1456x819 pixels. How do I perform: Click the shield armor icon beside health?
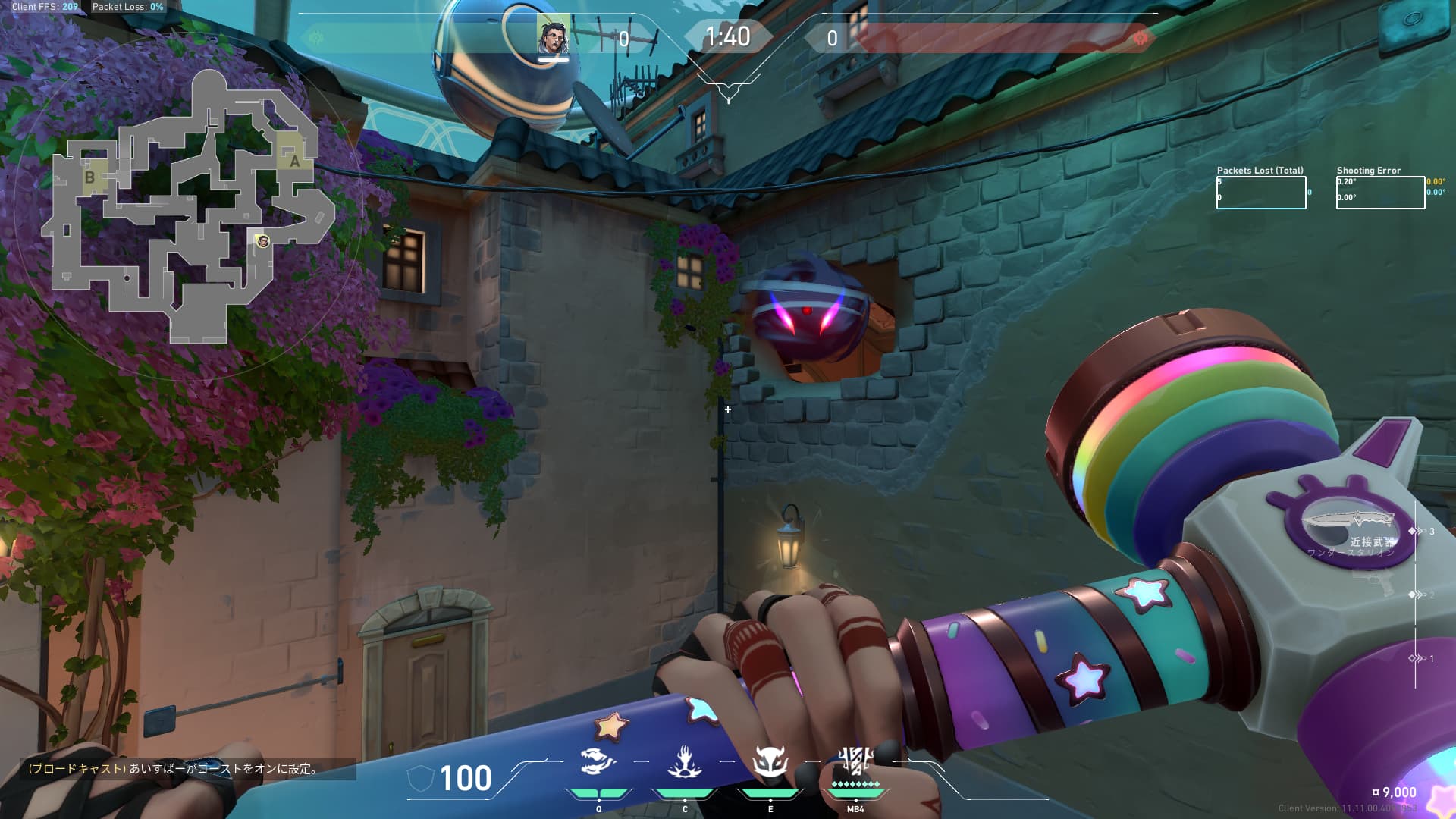[421, 779]
